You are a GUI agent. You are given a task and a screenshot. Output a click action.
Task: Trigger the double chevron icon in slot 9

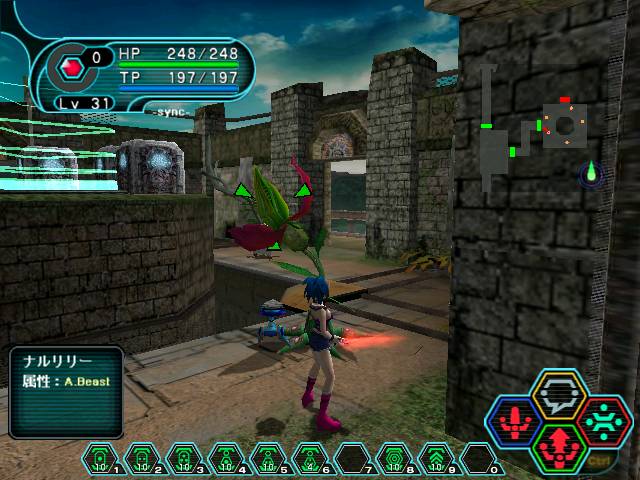pos(436,460)
